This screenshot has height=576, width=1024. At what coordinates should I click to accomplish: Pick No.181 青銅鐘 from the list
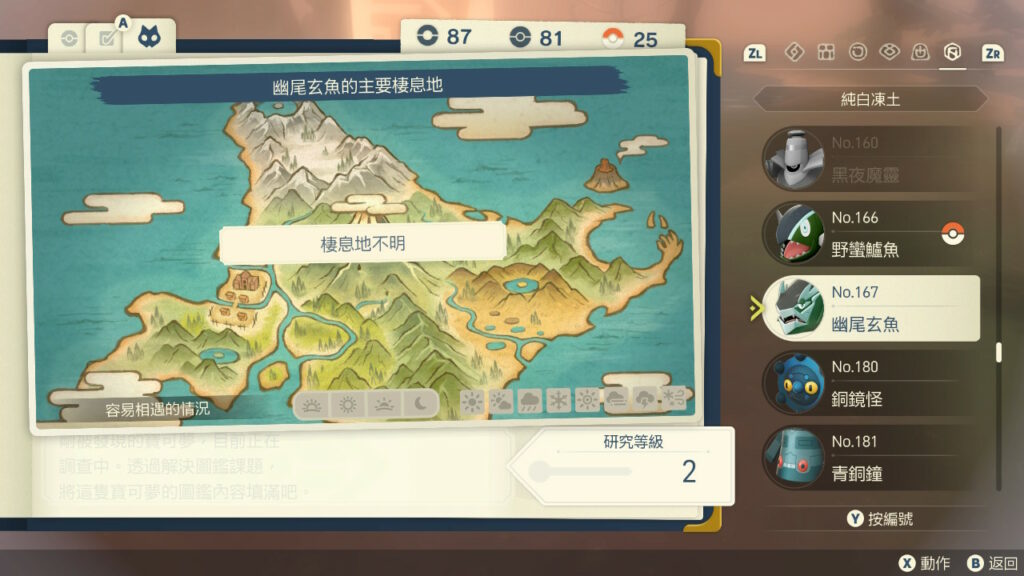(866, 457)
